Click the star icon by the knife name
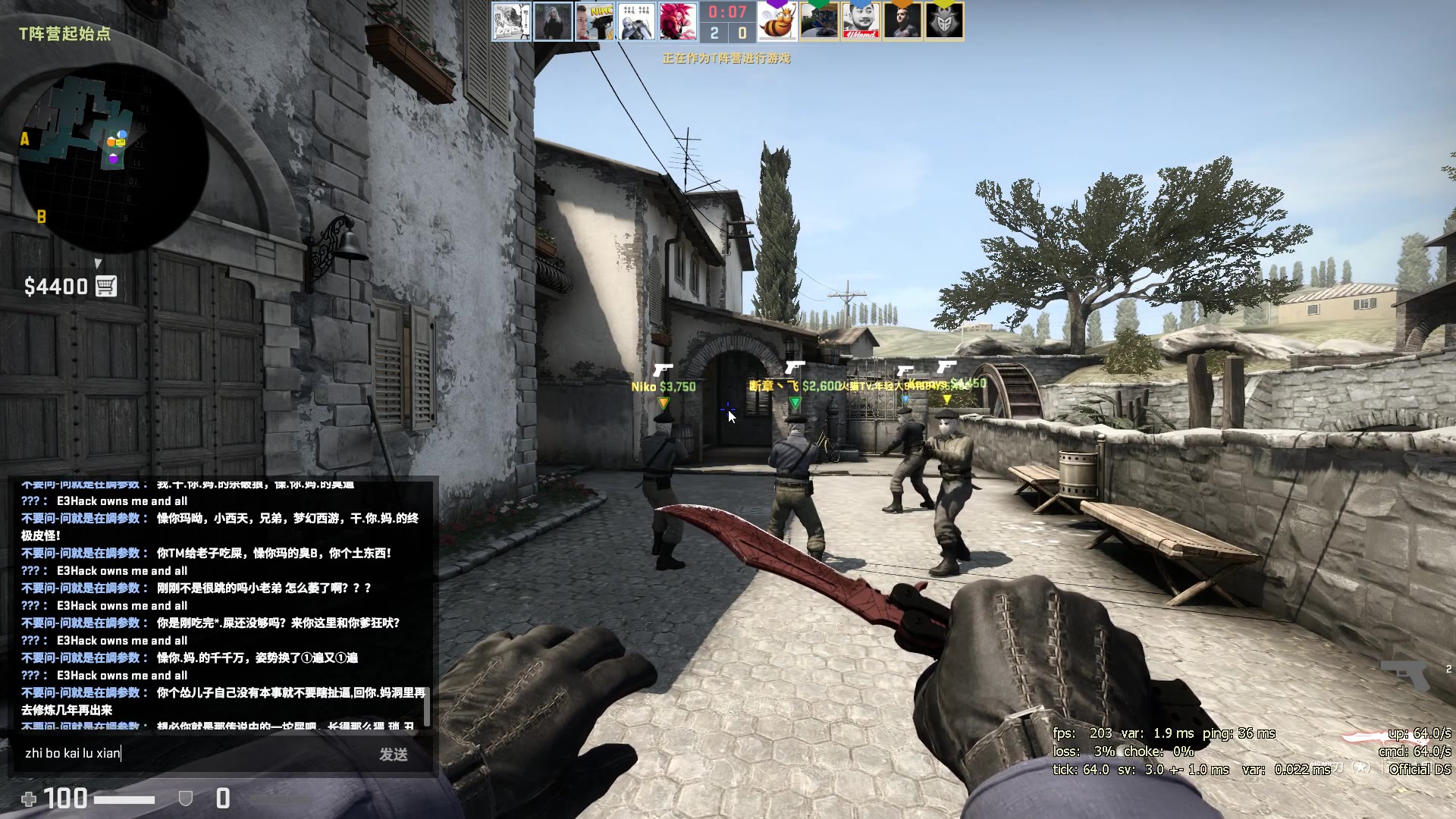 [x=1362, y=769]
